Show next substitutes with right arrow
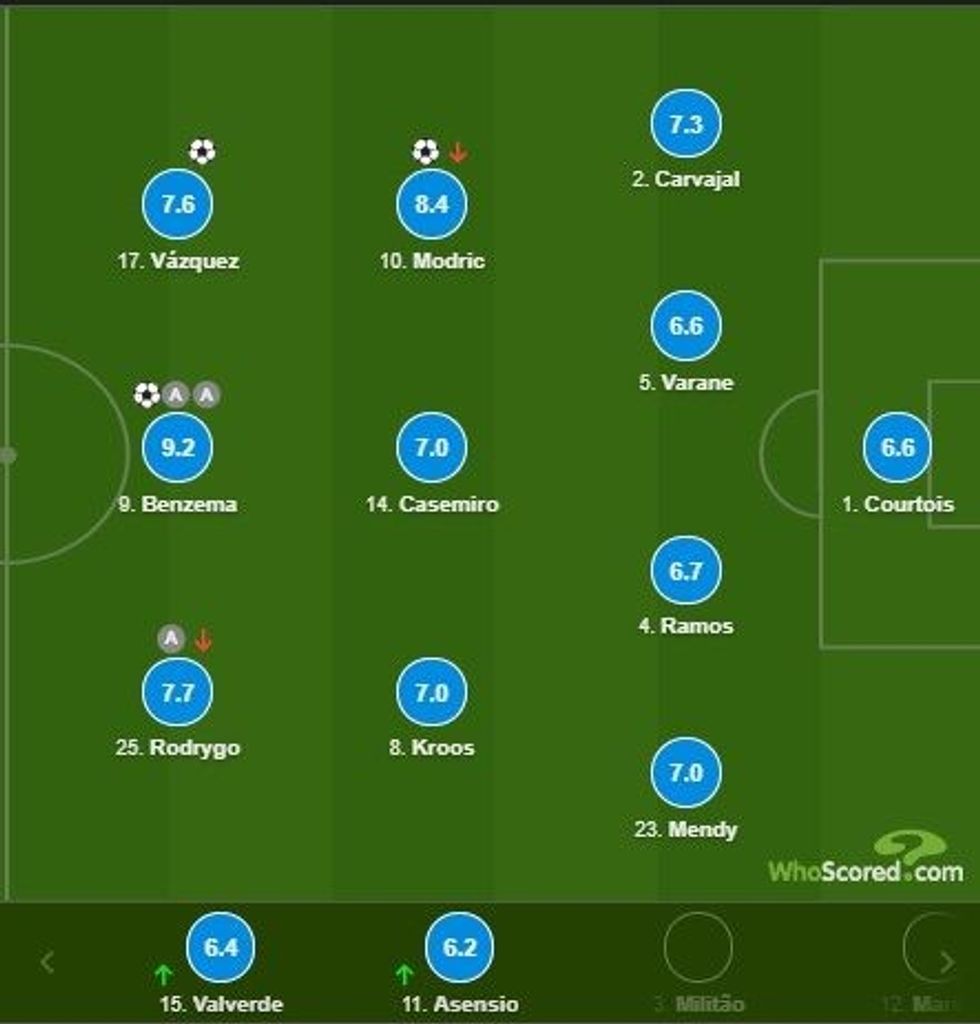The width and height of the screenshot is (980, 1024). point(946,962)
